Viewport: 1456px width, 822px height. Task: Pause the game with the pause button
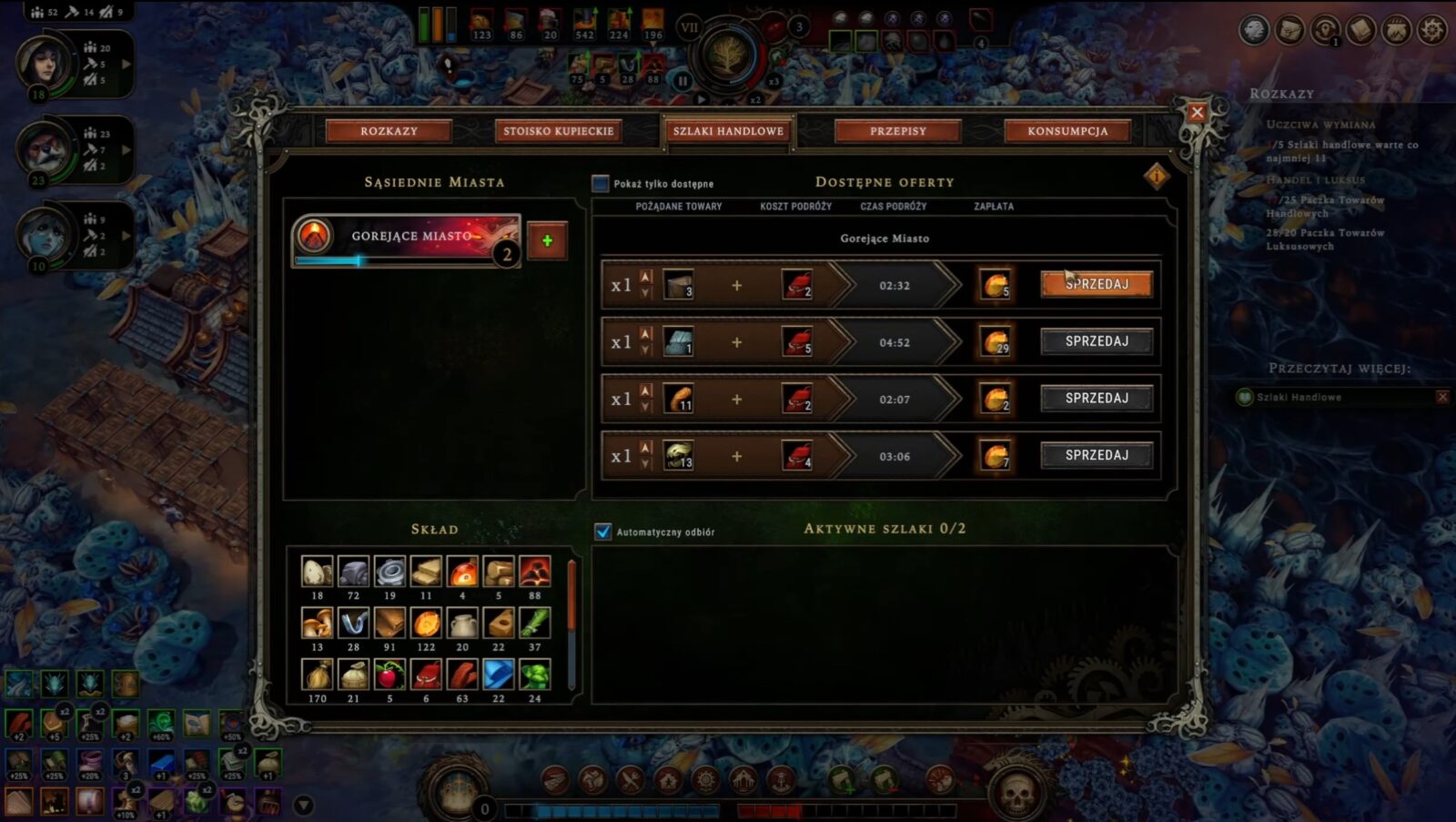[682, 80]
